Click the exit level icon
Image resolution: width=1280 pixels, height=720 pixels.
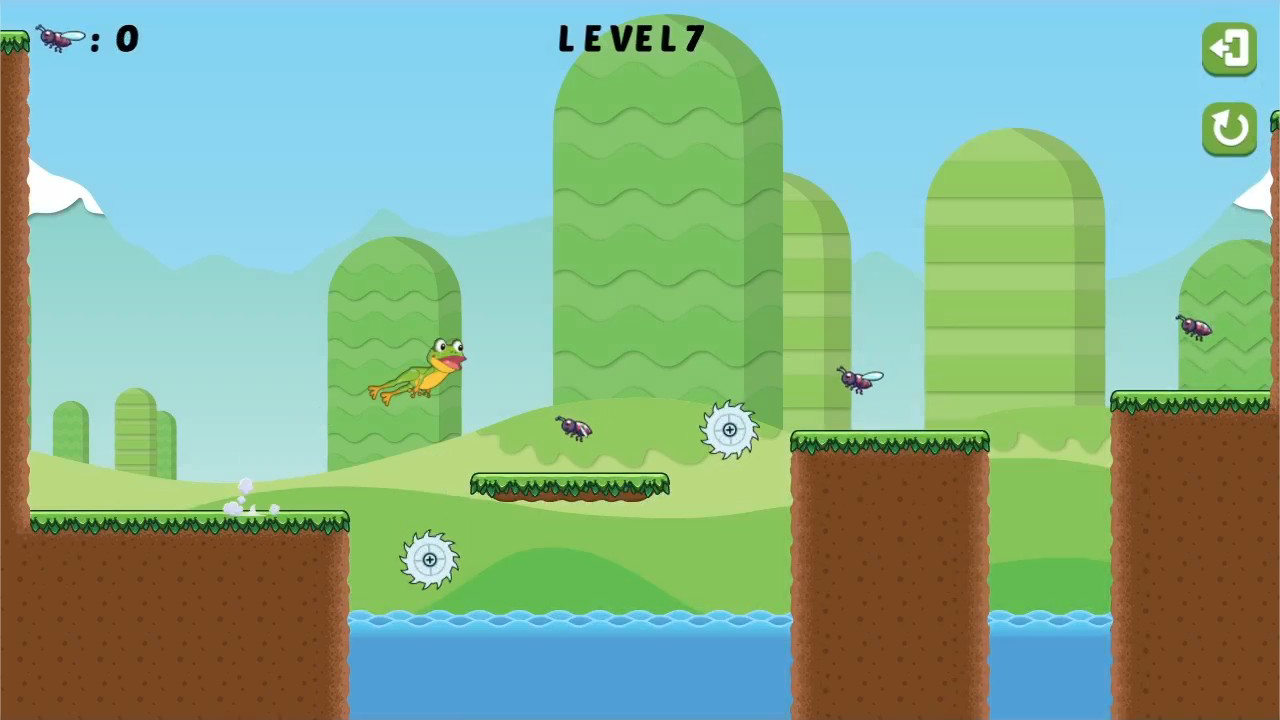click(1229, 49)
